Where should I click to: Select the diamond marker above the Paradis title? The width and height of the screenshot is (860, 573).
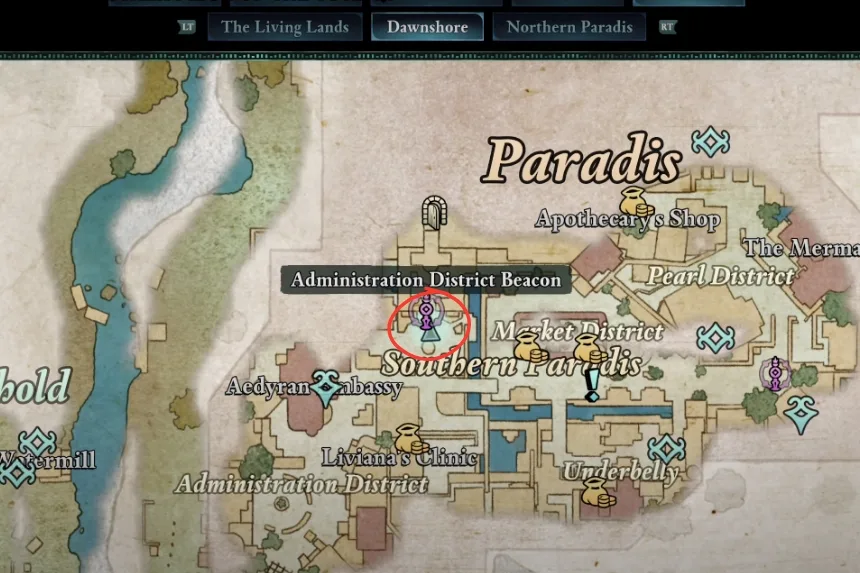click(710, 141)
